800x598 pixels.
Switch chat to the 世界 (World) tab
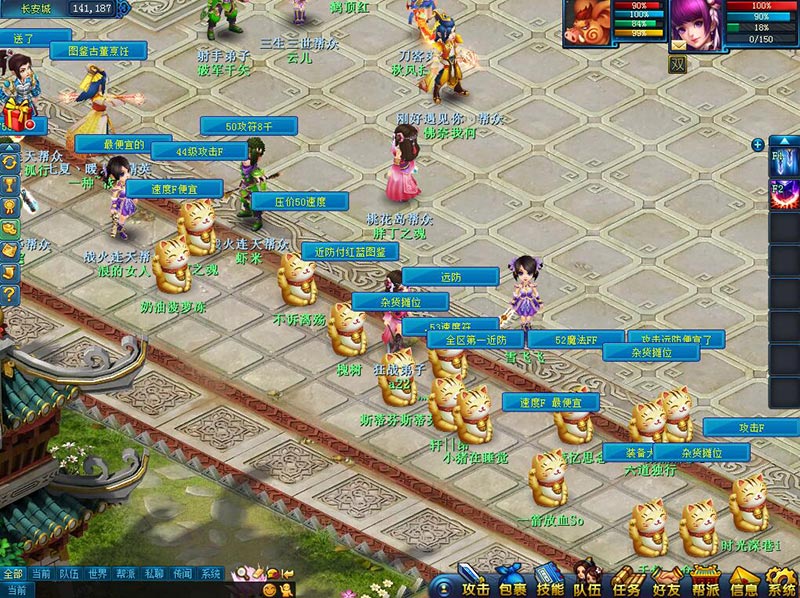point(97,574)
